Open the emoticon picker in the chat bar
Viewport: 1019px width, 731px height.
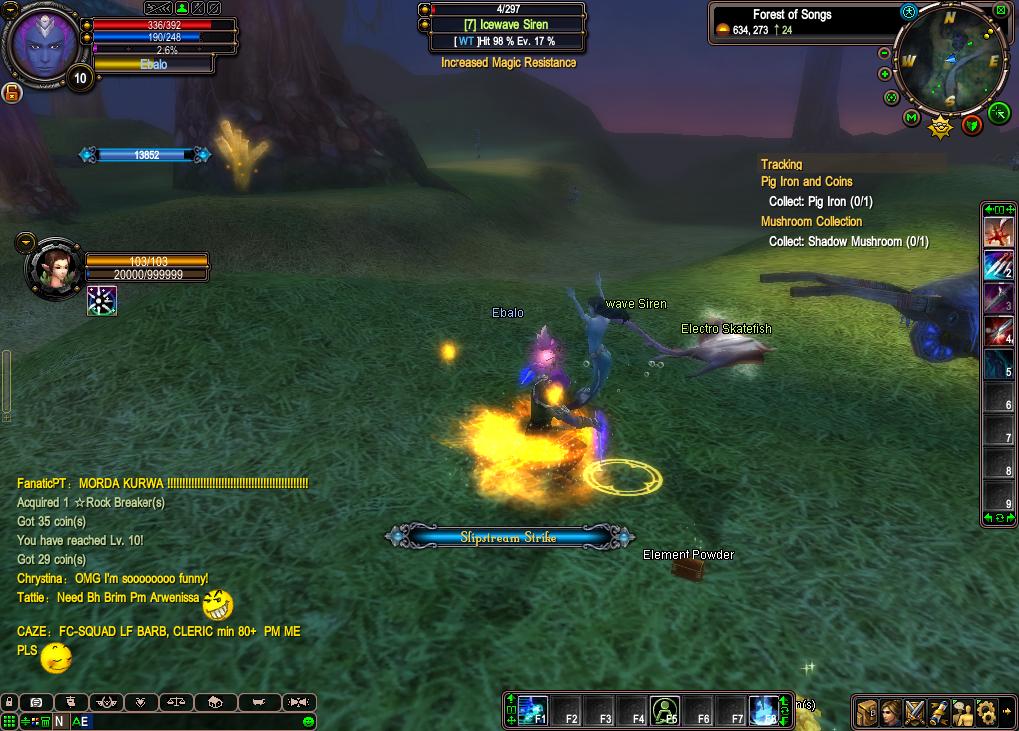click(x=308, y=721)
